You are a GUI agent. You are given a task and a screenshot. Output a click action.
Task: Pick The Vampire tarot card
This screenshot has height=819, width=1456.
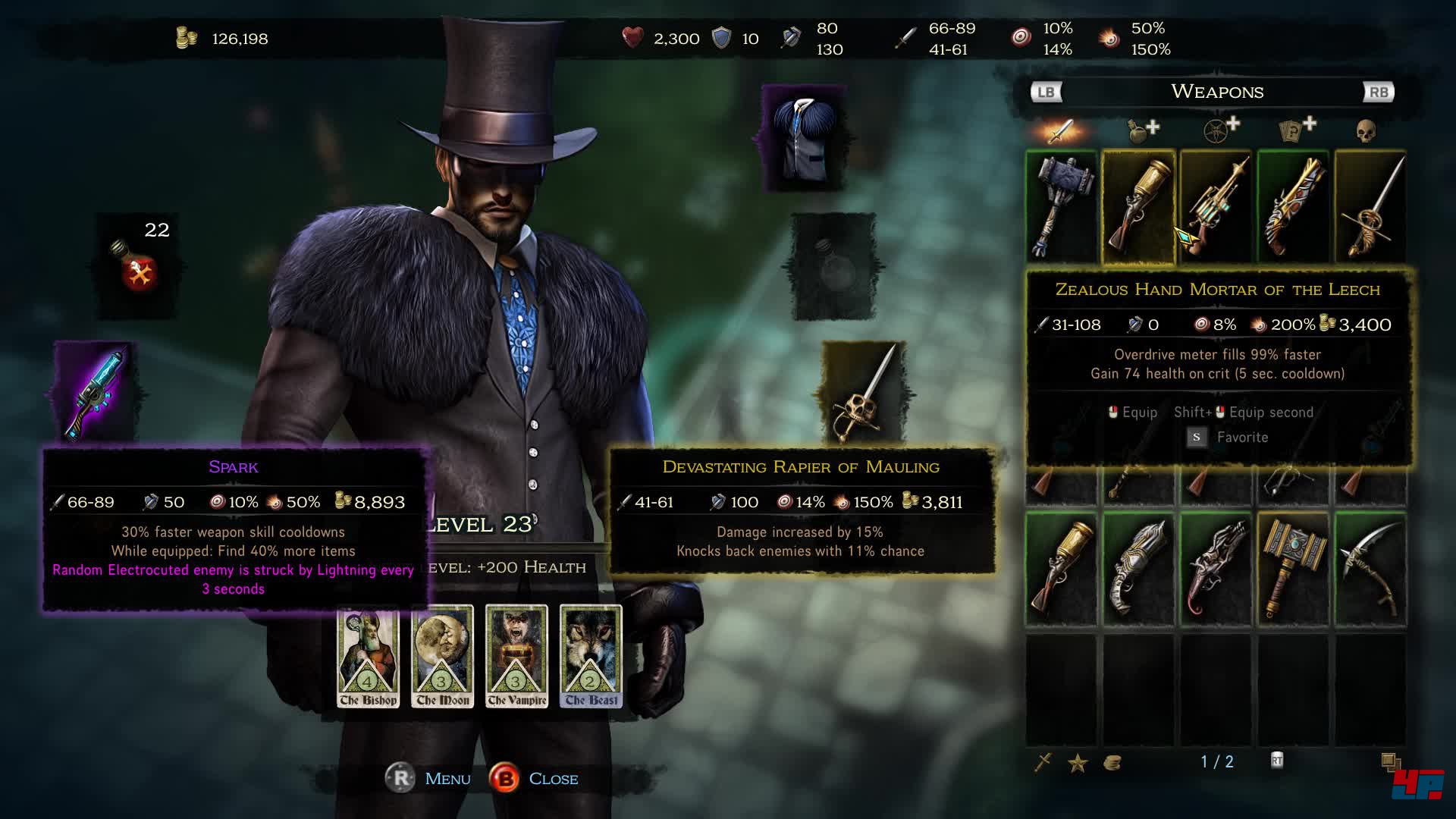click(x=516, y=657)
